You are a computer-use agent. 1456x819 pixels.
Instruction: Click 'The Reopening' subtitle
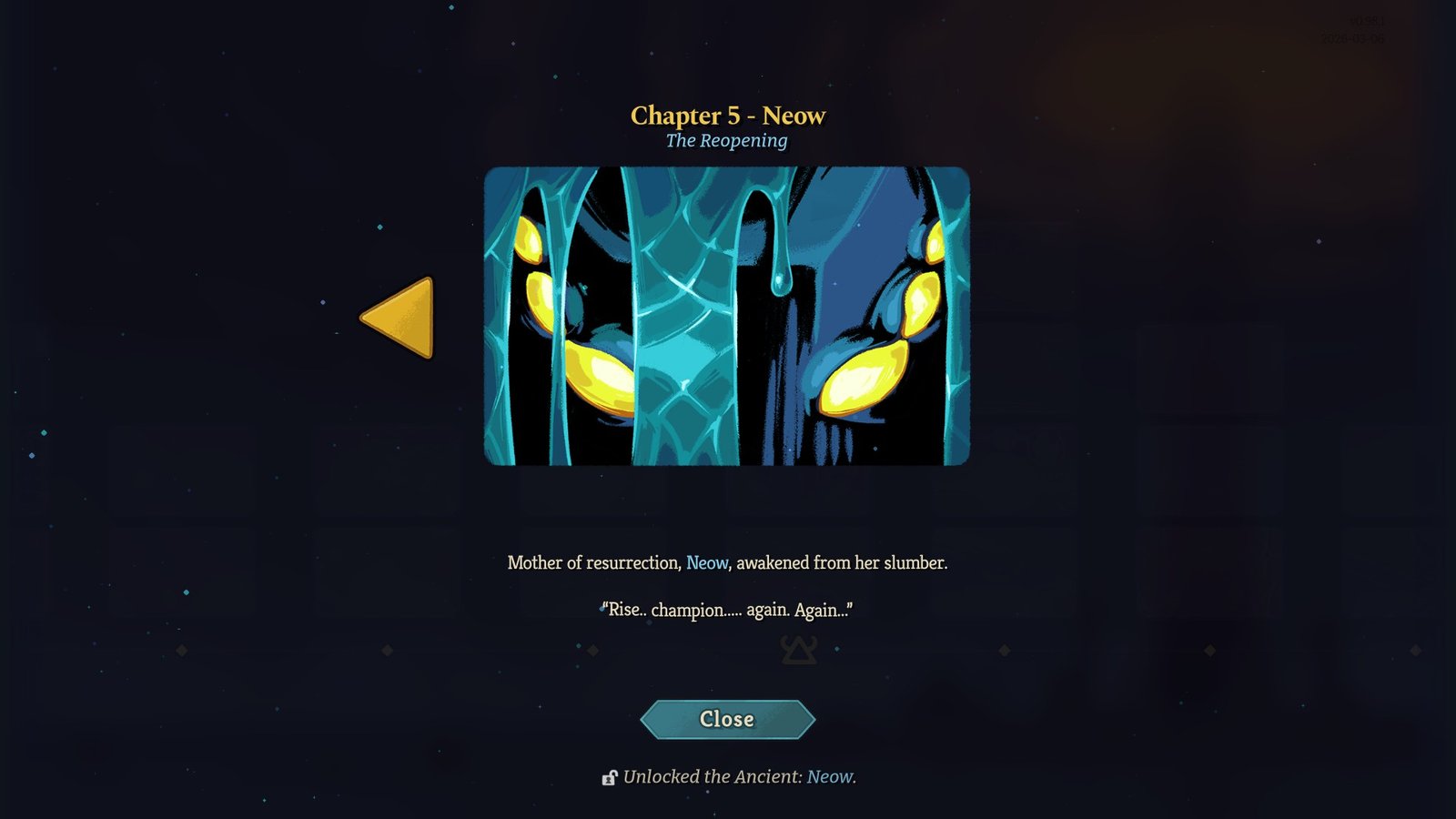(727, 141)
